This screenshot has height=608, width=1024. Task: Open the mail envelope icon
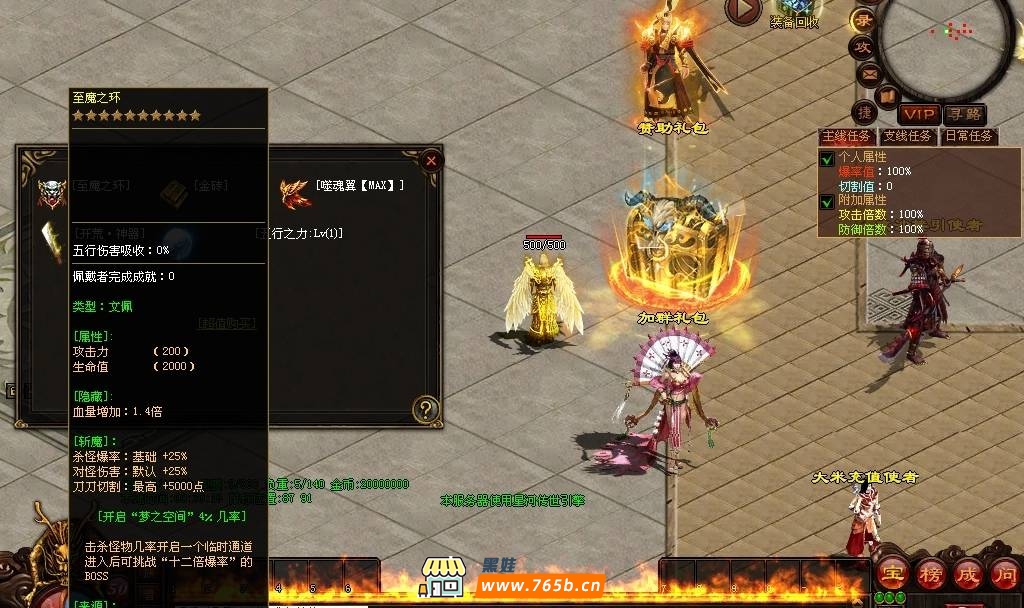(x=870, y=72)
